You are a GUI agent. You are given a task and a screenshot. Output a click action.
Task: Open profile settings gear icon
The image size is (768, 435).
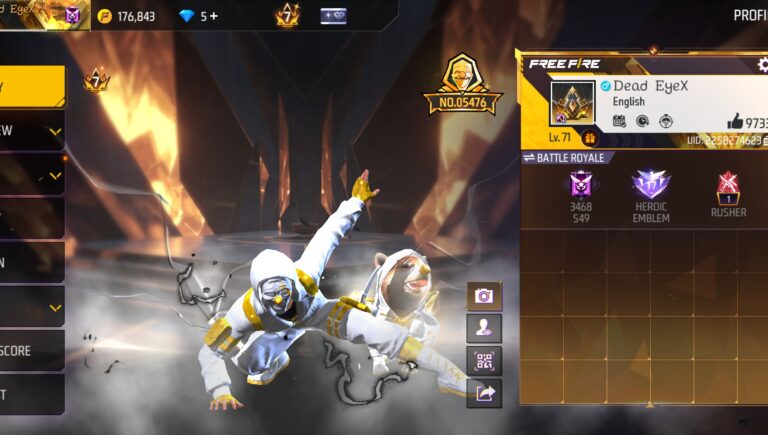(763, 65)
